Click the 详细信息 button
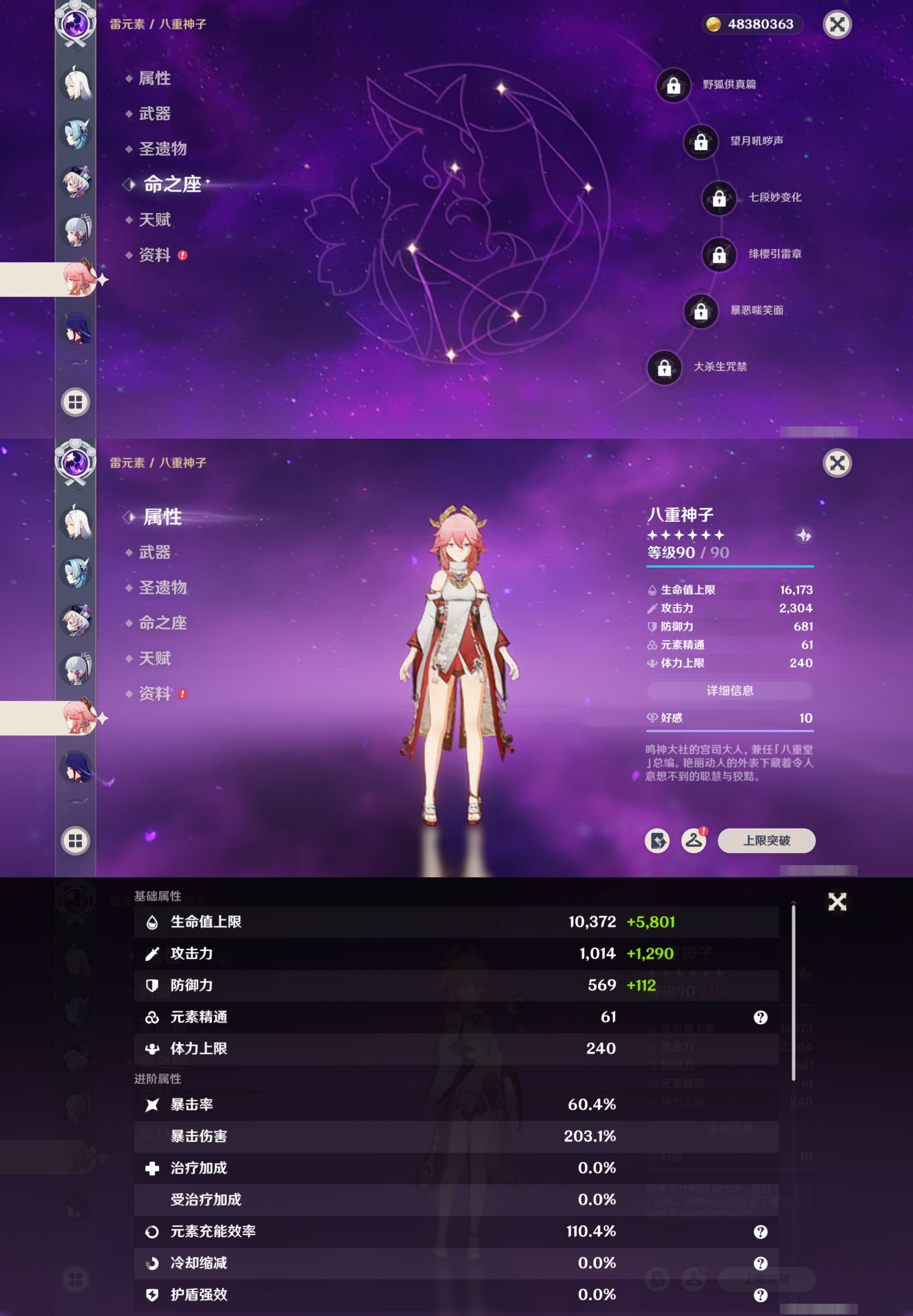This screenshot has height=1316, width=913. (730, 691)
